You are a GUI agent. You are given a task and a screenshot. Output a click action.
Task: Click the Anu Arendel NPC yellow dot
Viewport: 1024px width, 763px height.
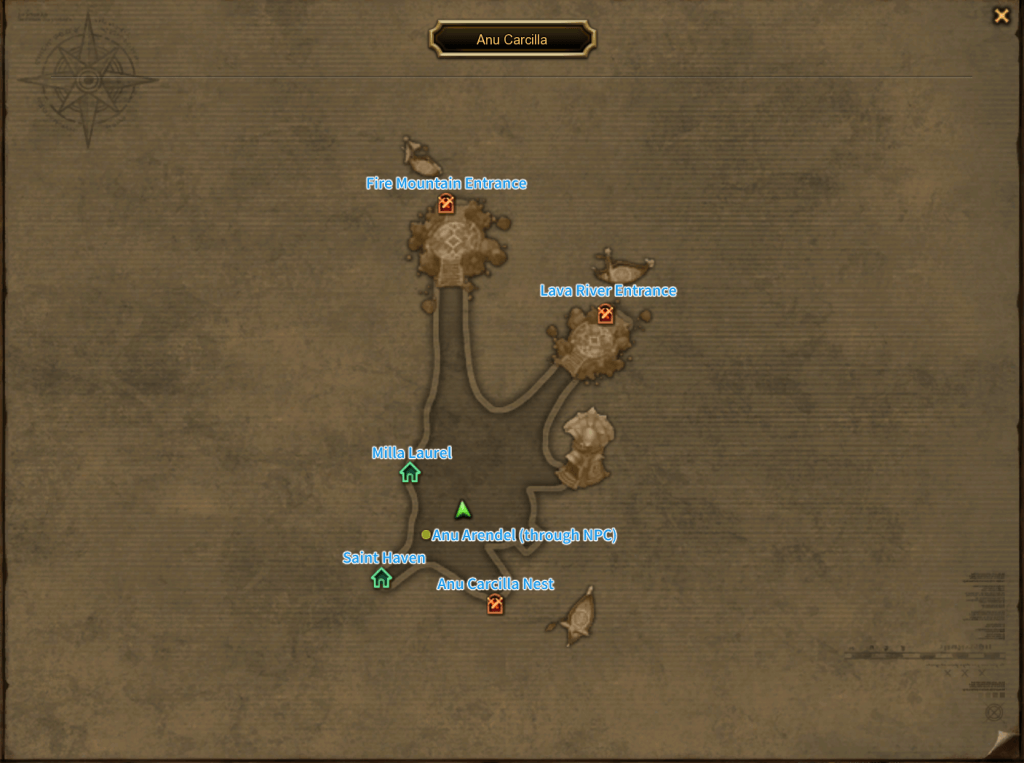point(426,535)
